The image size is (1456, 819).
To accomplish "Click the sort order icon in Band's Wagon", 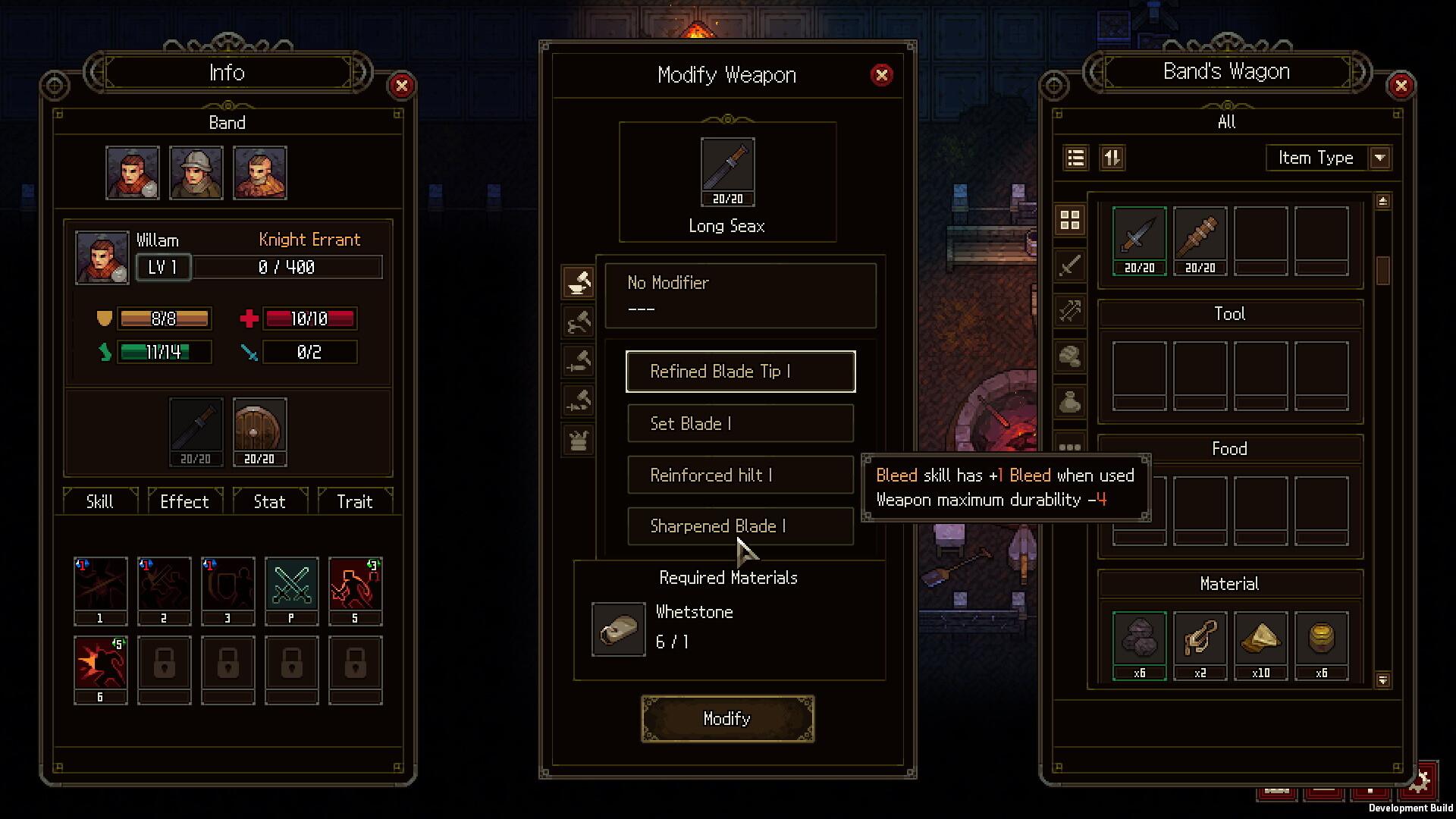I will 1112,158.
